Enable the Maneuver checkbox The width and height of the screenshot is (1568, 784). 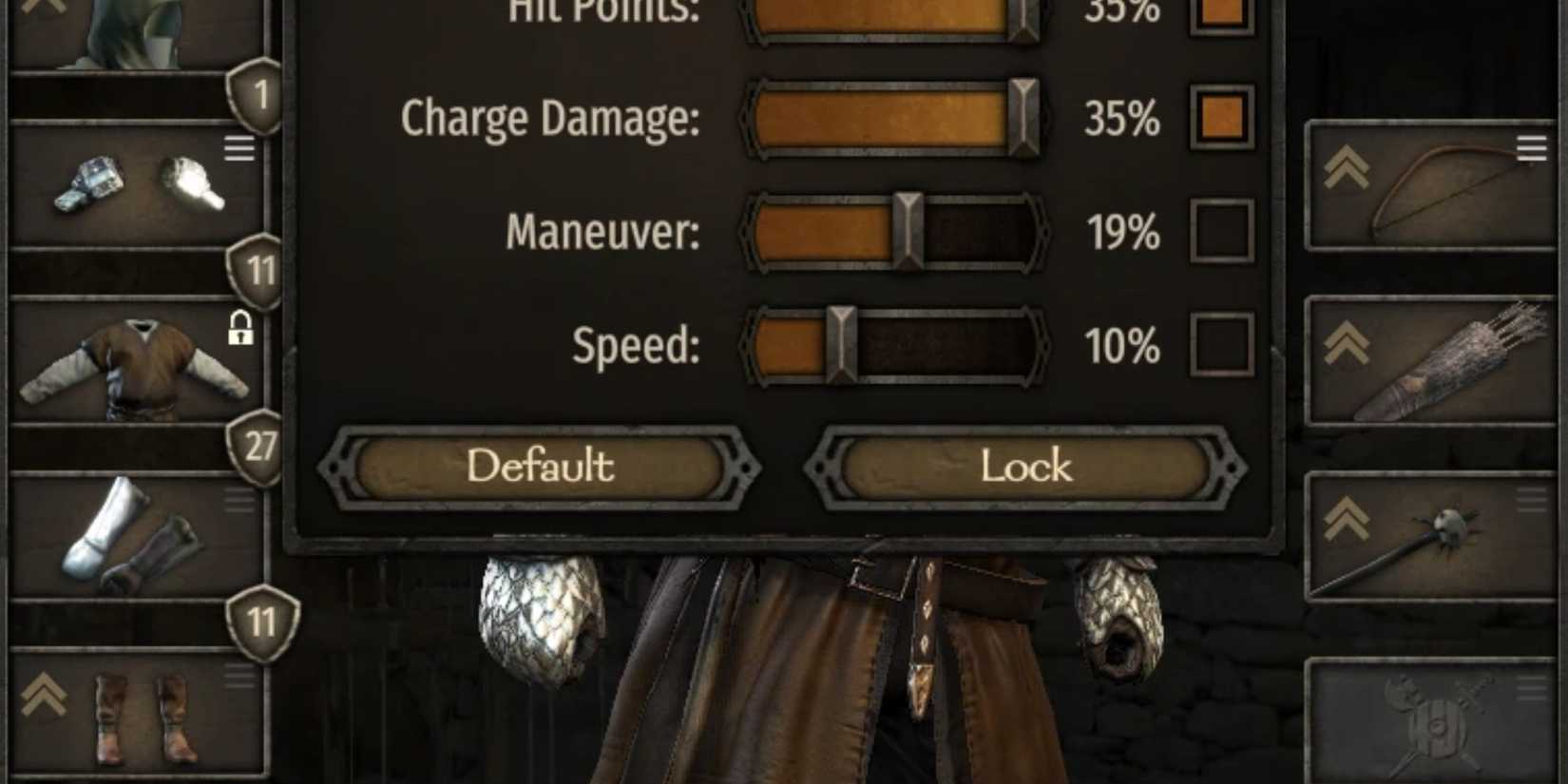point(1222,231)
